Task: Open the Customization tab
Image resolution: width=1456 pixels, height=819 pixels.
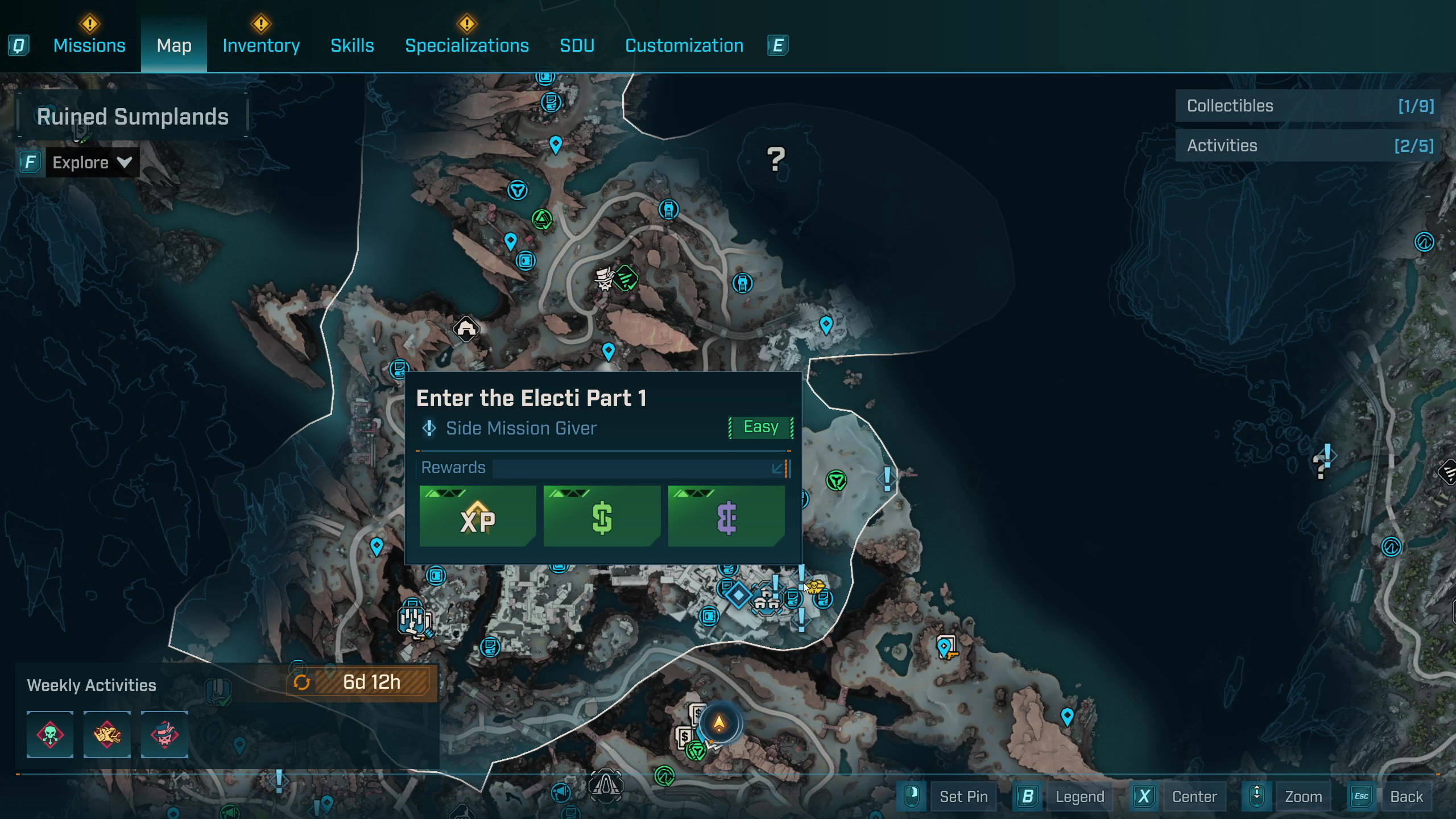Action: pos(684,45)
